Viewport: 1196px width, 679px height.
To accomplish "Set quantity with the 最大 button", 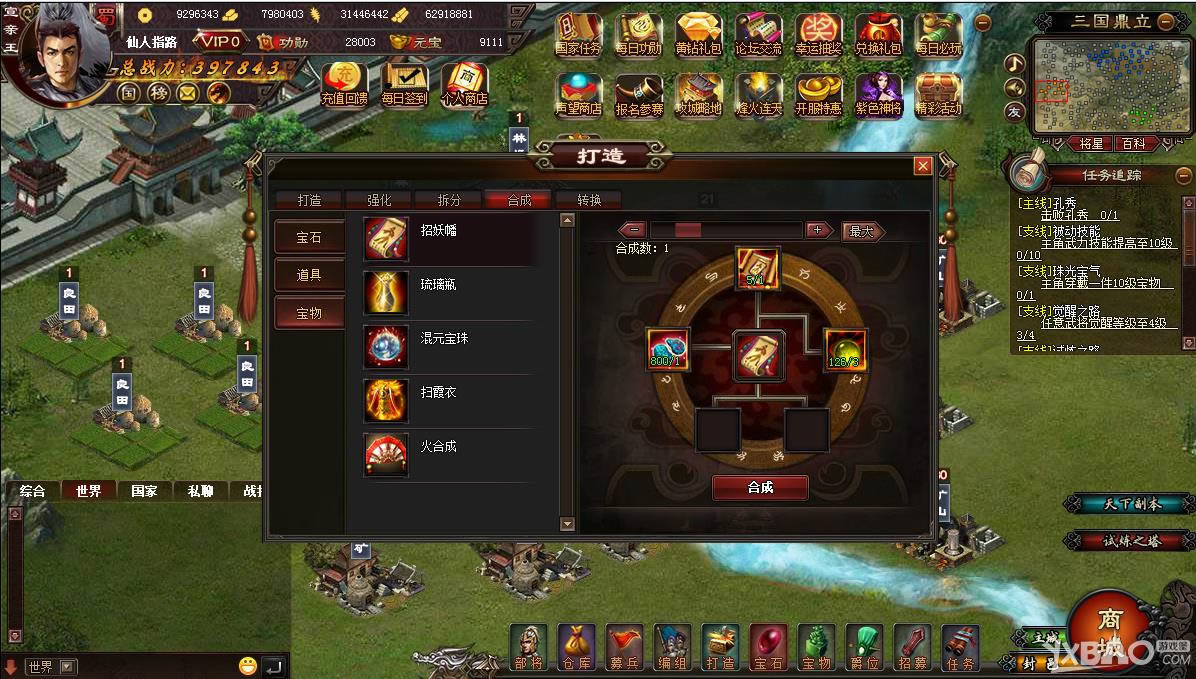I will click(862, 231).
